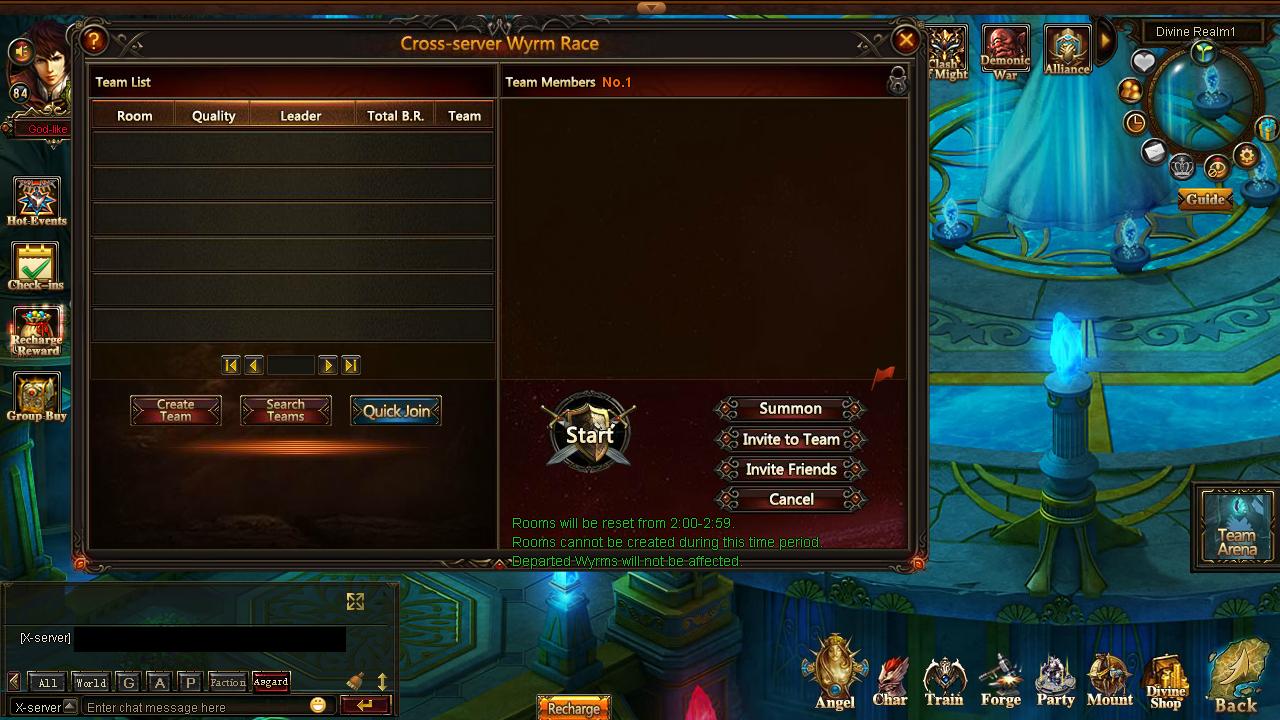Viewport: 1280px width, 720px height.
Task: Choose Invite to Team
Action: (x=790, y=439)
